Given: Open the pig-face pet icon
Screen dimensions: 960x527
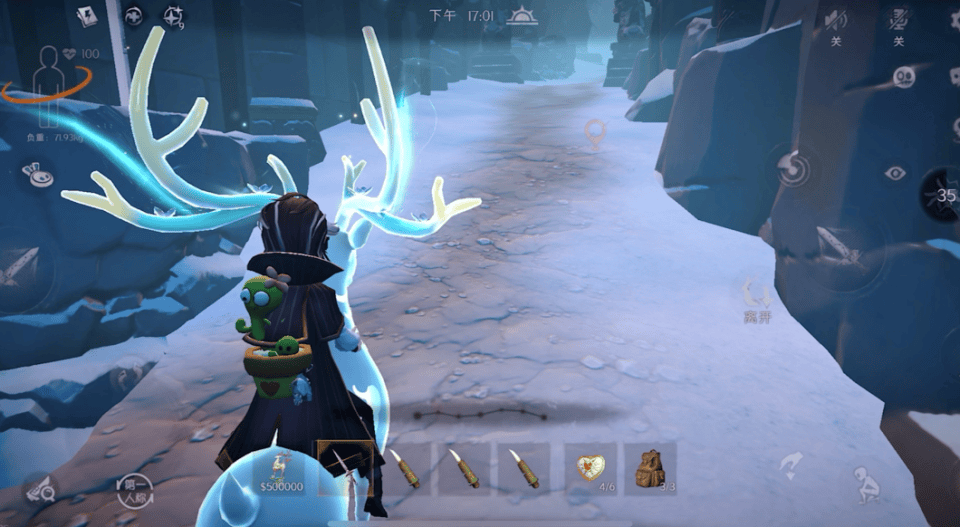Looking at the screenshot, I should (x=38, y=175).
